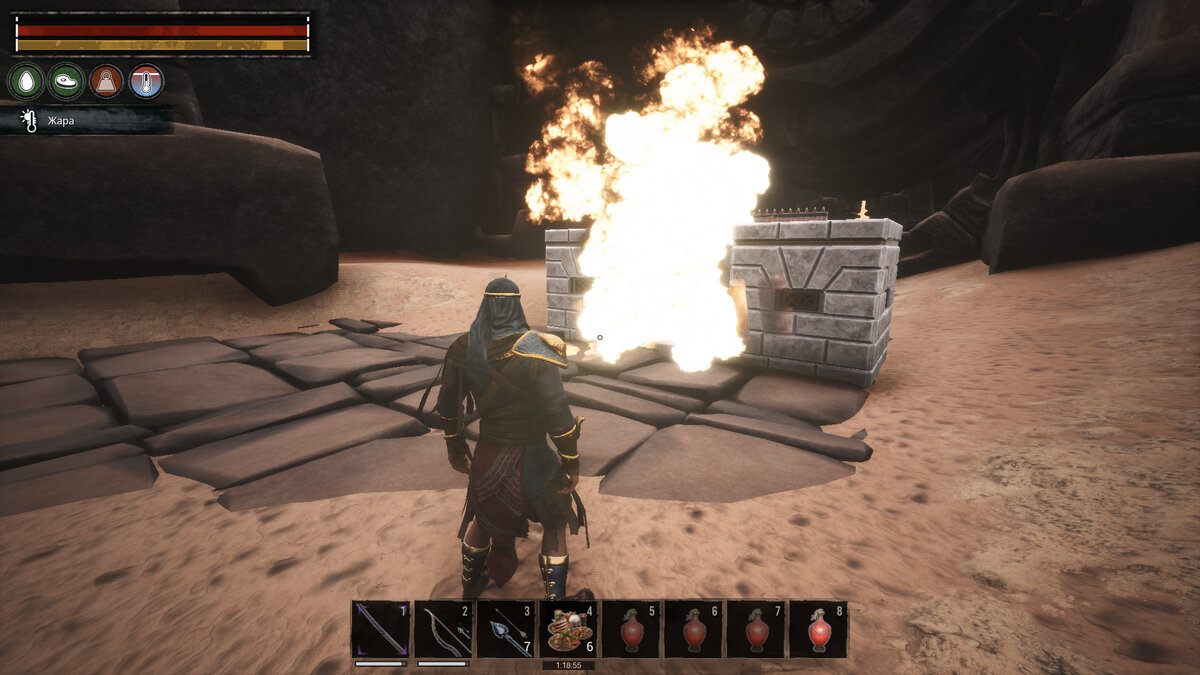The image size is (1200, 675).
Task: Click the thermometer temperature icon
Action: [146, 81]
